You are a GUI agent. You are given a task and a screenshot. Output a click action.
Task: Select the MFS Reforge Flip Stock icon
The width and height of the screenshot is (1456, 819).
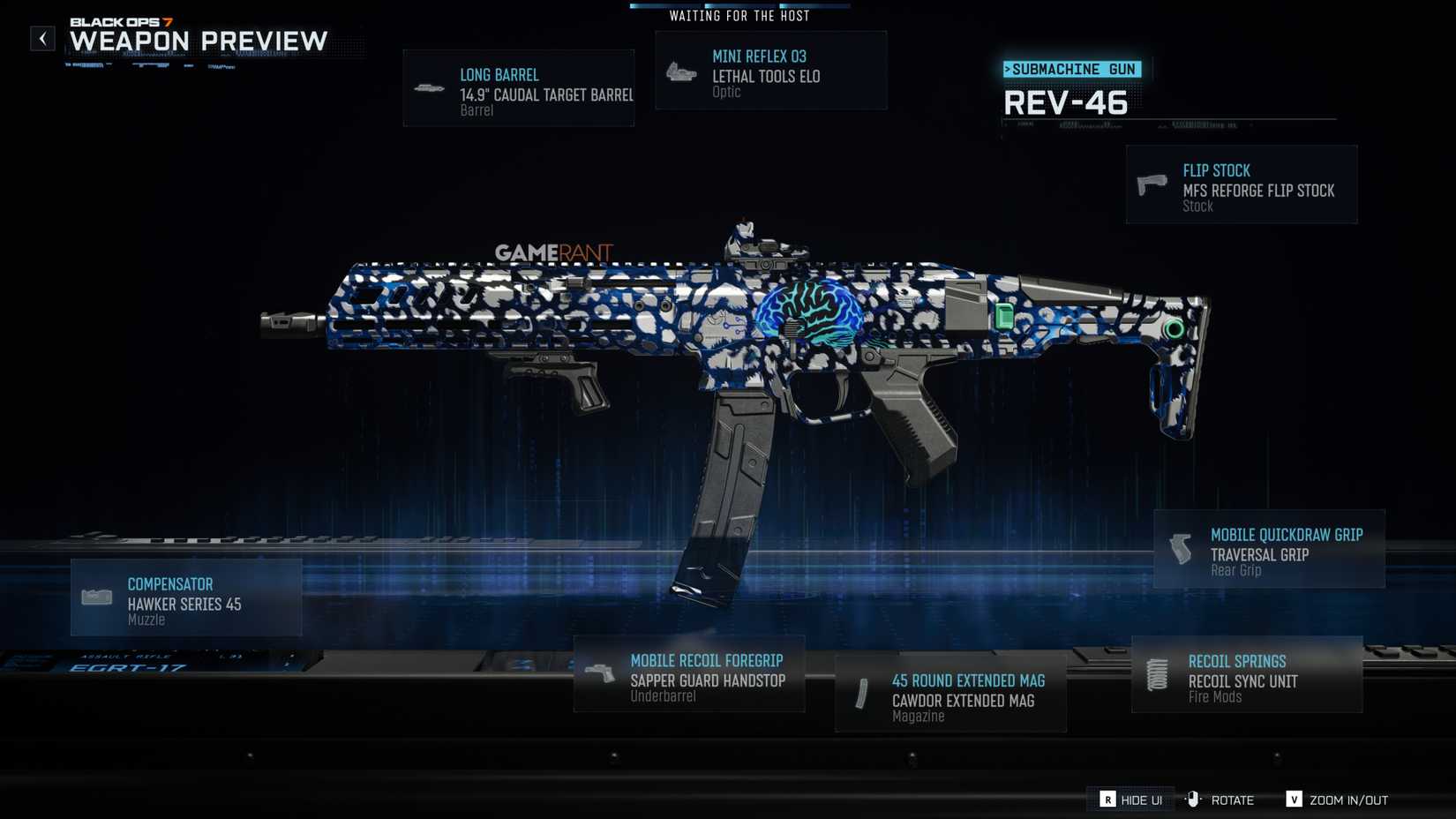pyautogui.click(x=1151, y=184)
